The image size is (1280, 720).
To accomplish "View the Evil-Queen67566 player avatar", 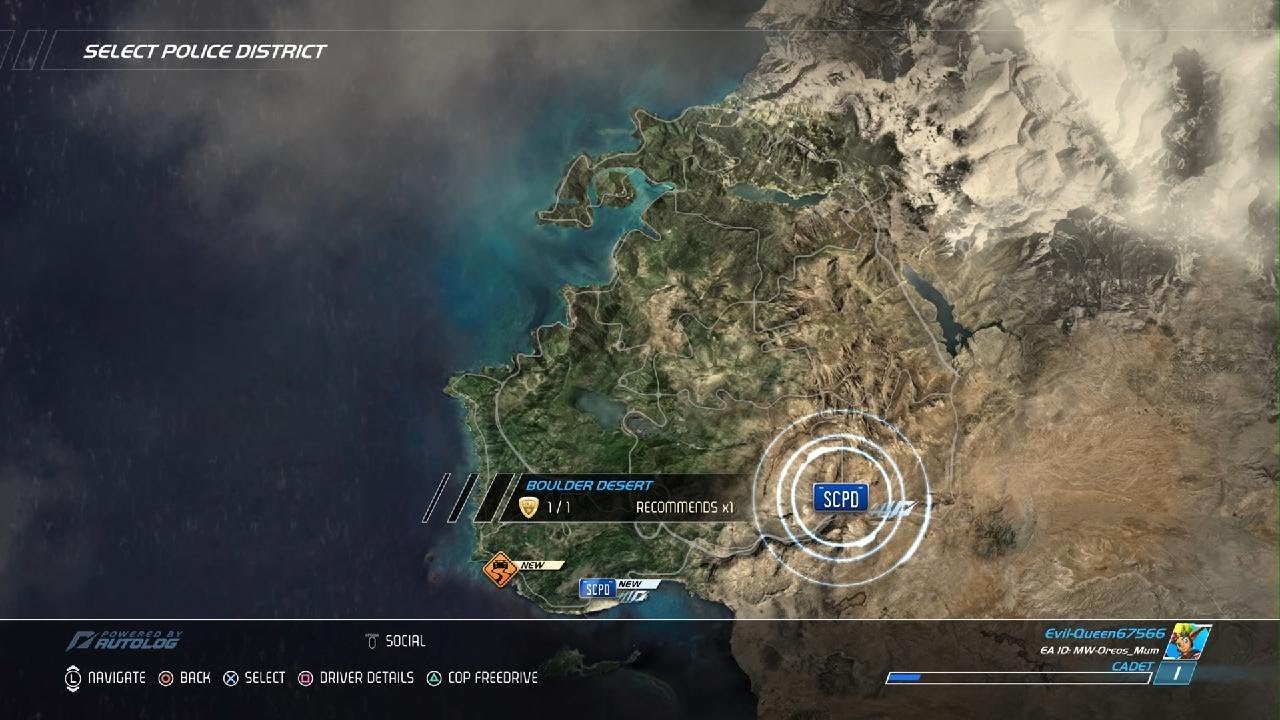I will [x=1189, y=641].
